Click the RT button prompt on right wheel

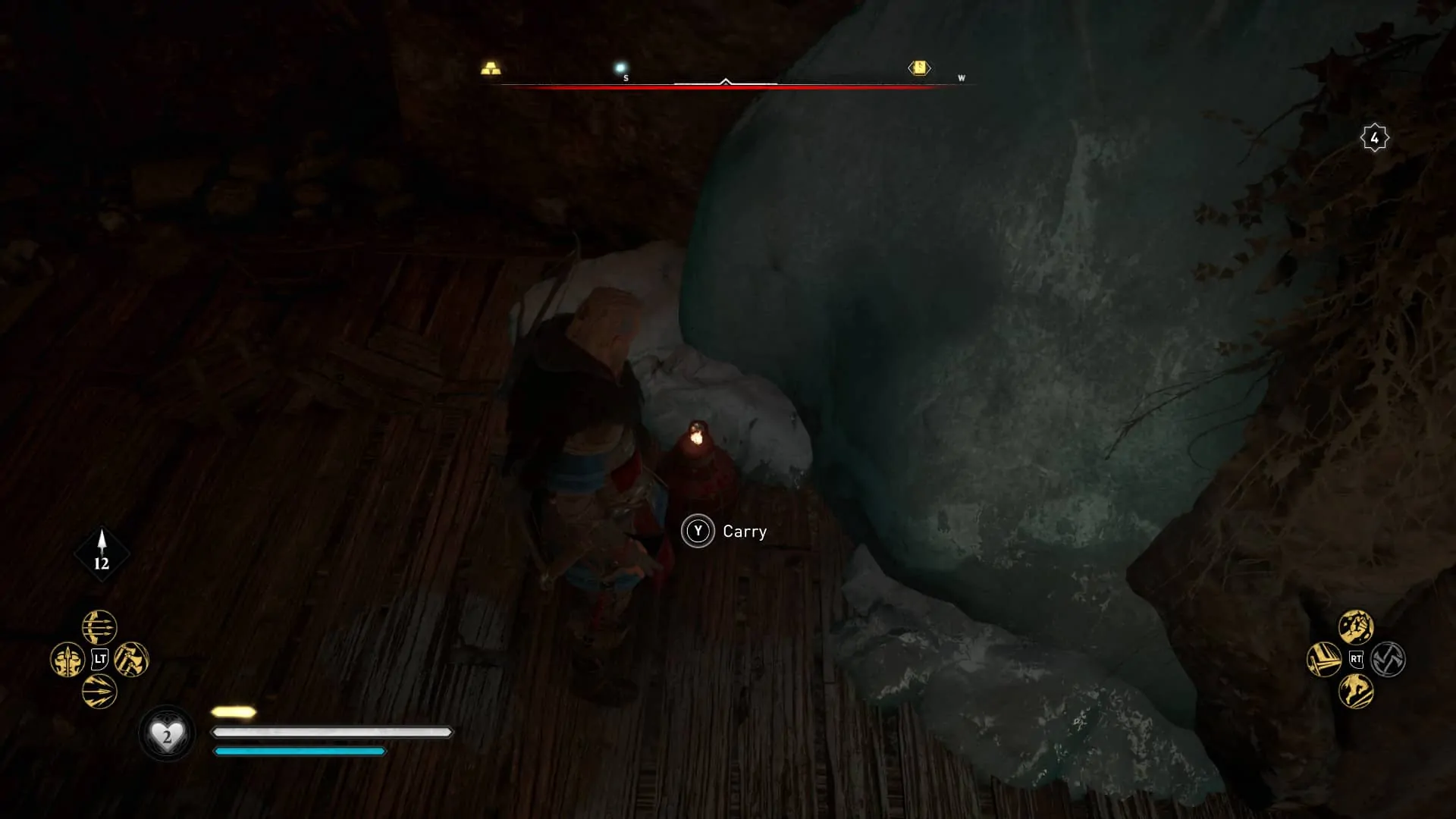pyautogui.click(x=1358, y=660)
